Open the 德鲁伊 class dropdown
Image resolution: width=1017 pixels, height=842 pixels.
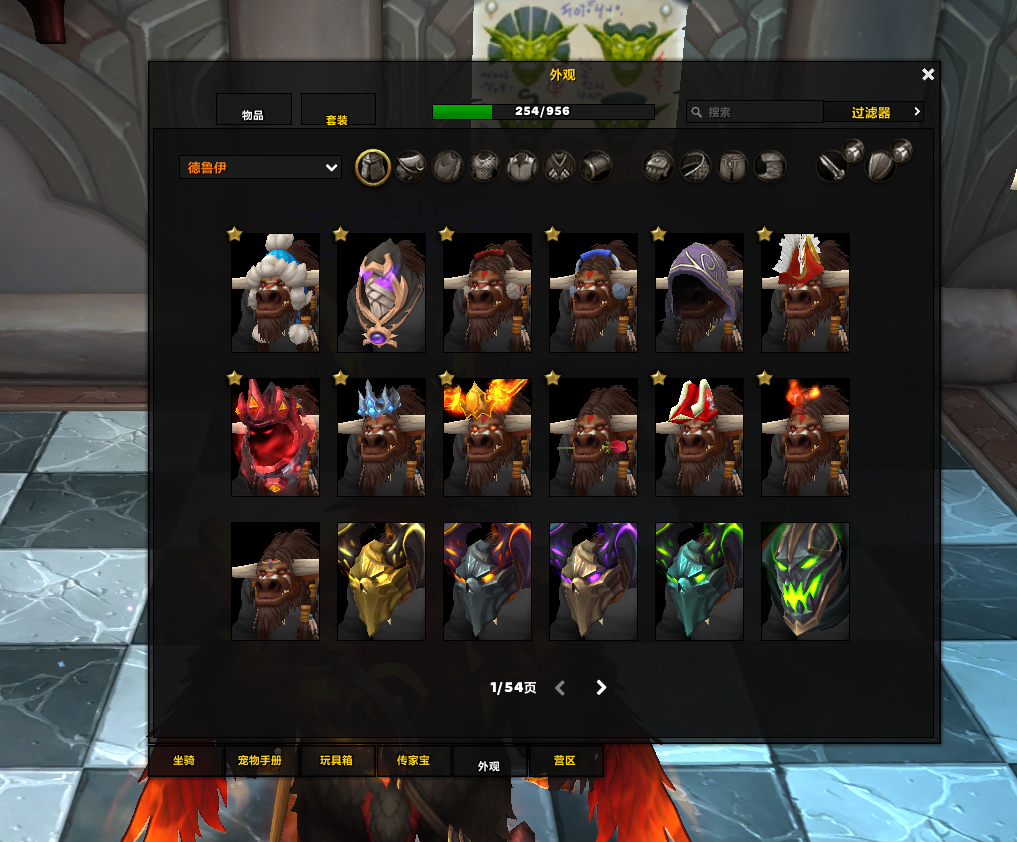point(261,168)
